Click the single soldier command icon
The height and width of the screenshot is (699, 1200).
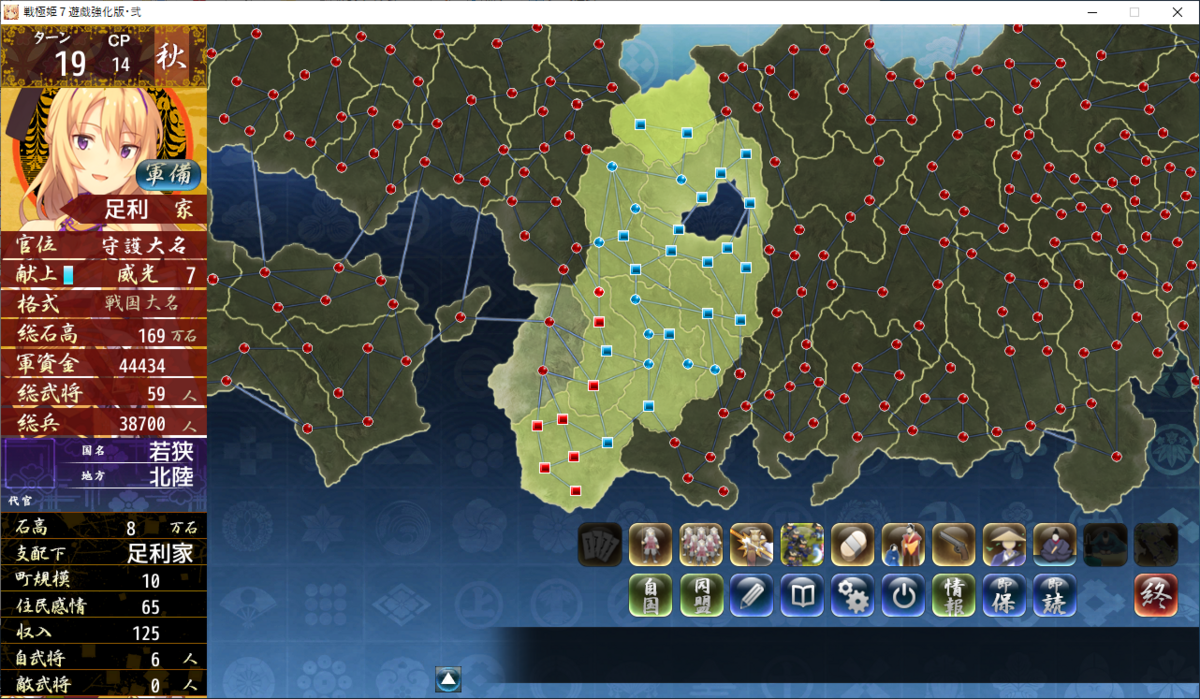point(650,545)
